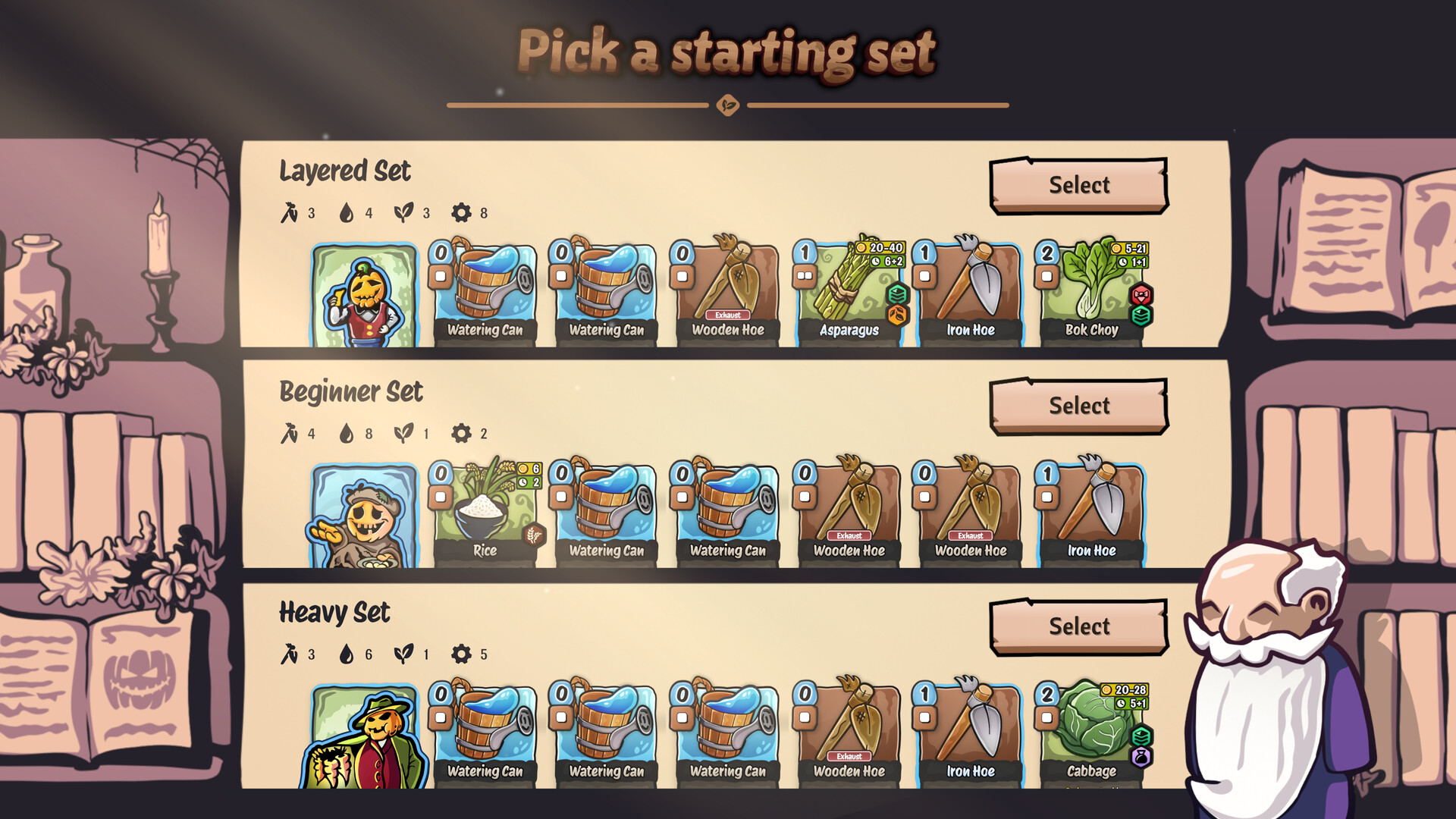Viewport: 1456px width, 819px height.
Task: Toggle the checkbox on the Iron Hoe card
Action: point(924,275)
